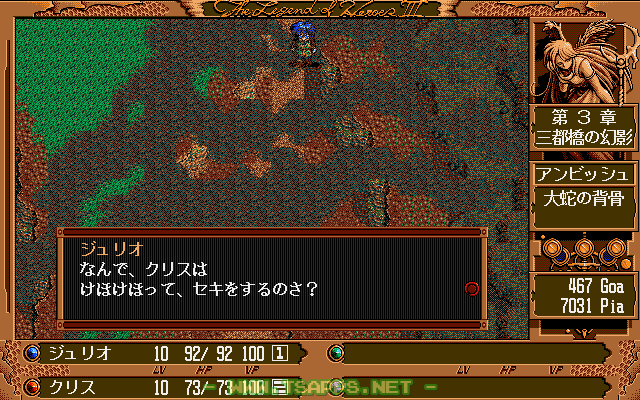Click the chapter 3 title panel
This screenshot has height=400, width=640.
coord(583,129)
